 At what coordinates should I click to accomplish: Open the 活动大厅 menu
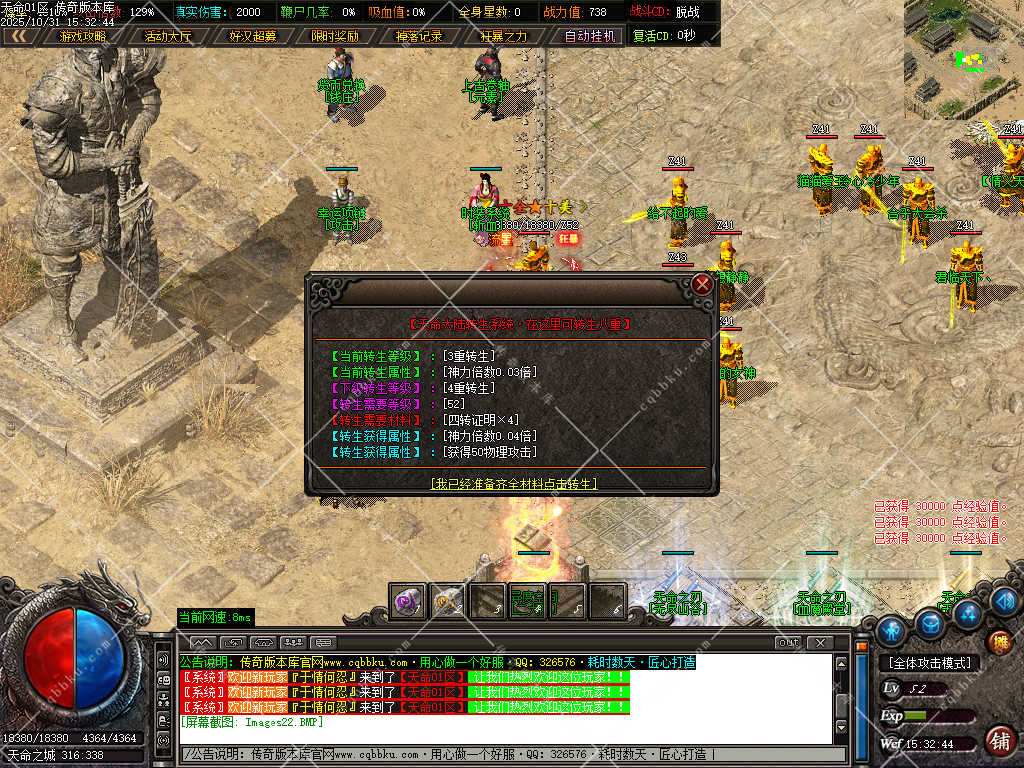pos(167,36)
